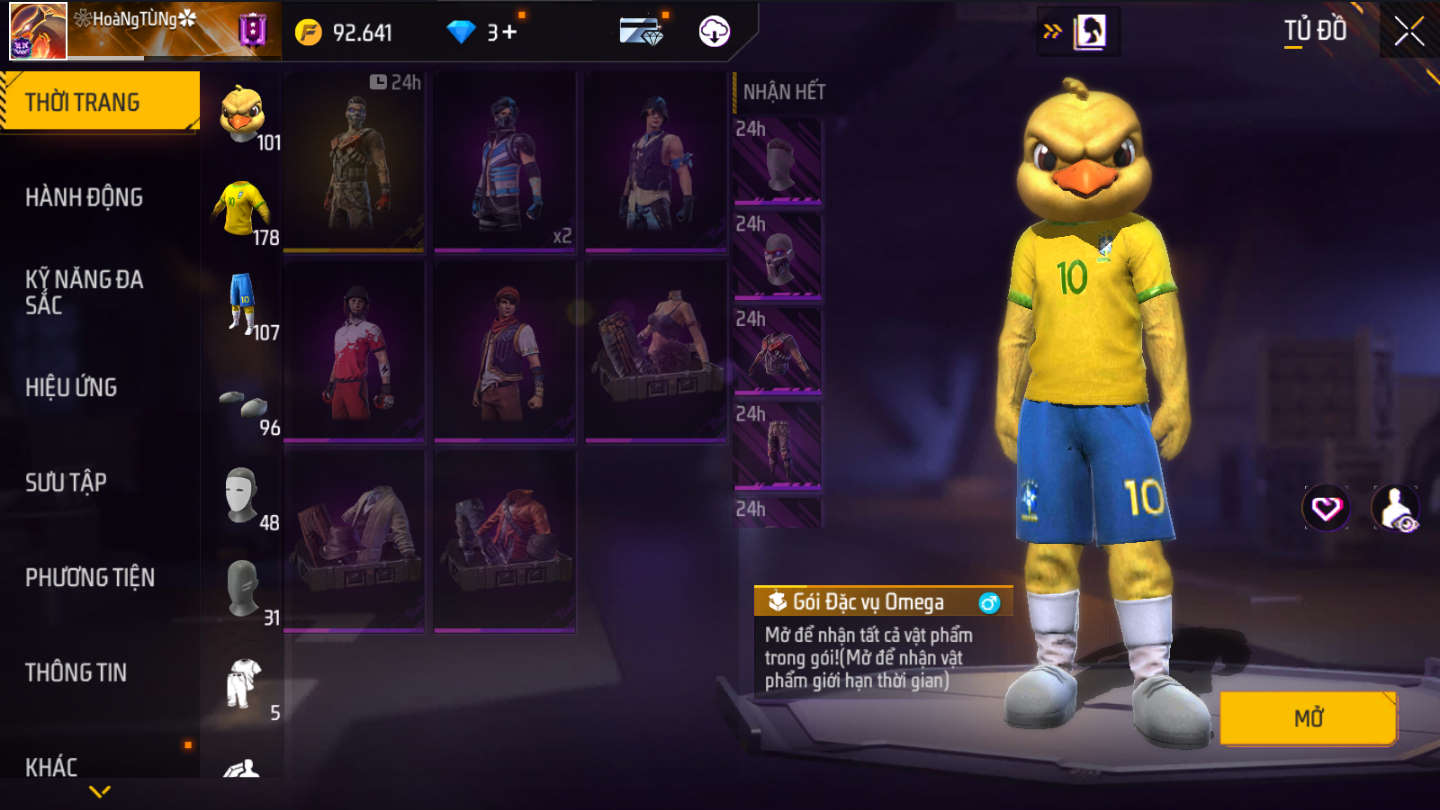Open the Hiệu Ứng category
The width and height of the screenshot is (1440, 810).
pos(71,387)
